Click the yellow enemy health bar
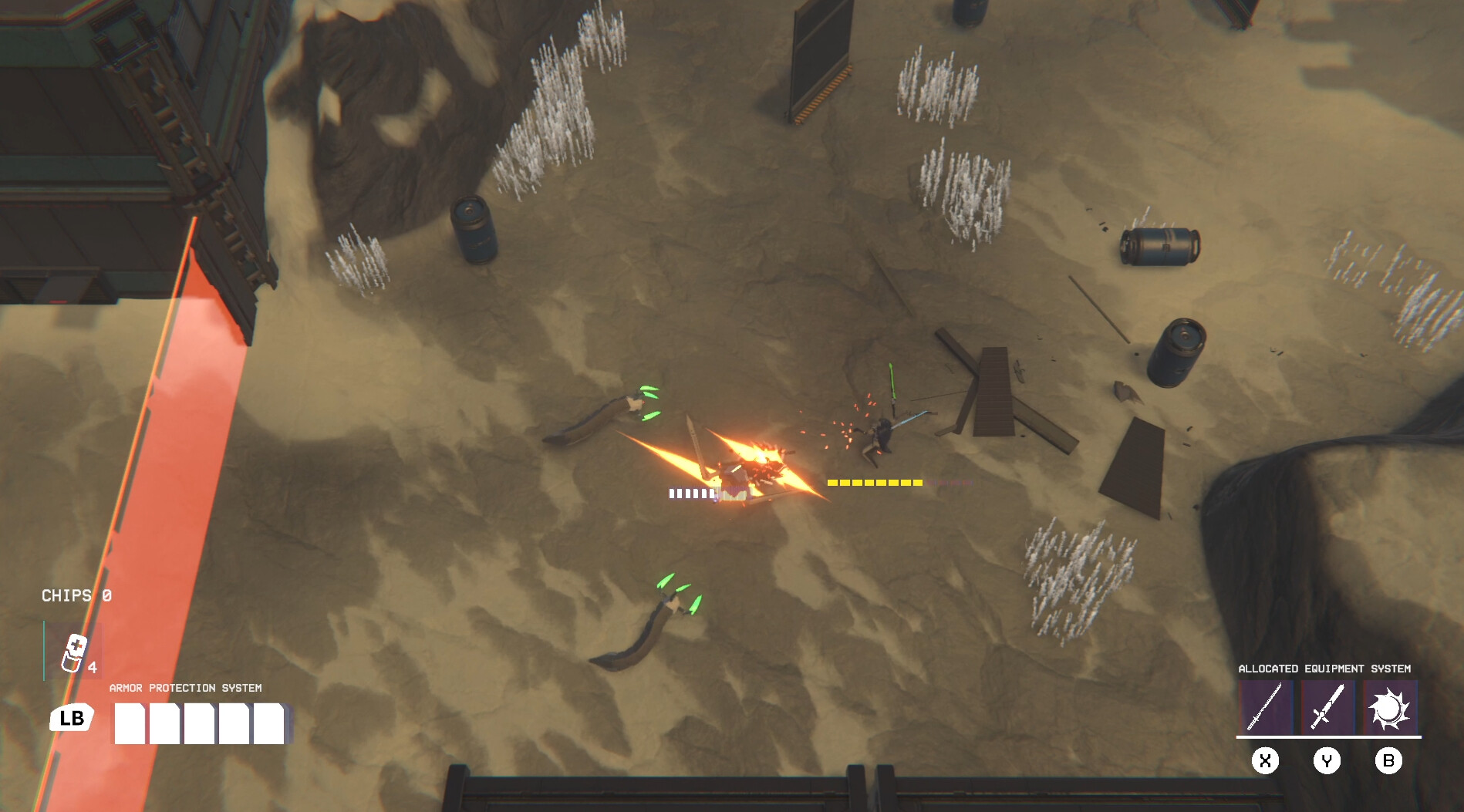Screen dimensions: 1464x812 point(874,482)
